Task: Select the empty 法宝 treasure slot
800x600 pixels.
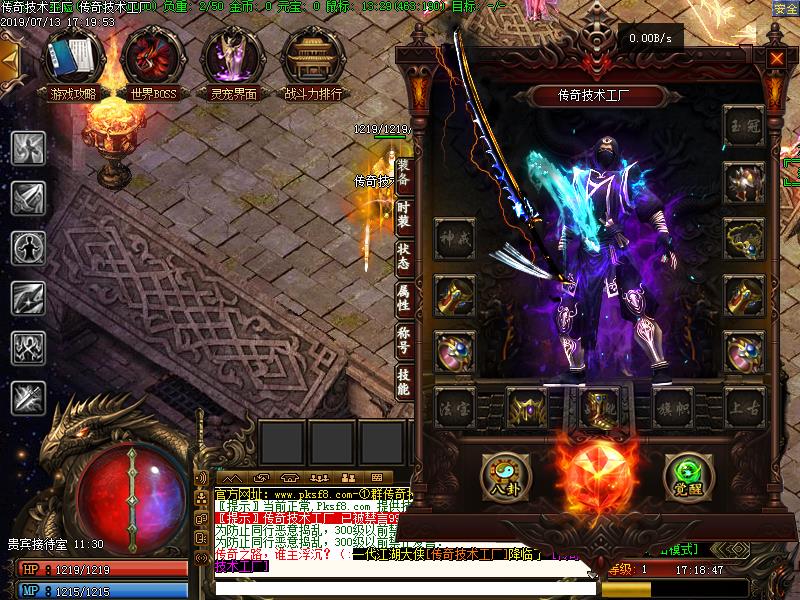Action: (x=455, y=409)
